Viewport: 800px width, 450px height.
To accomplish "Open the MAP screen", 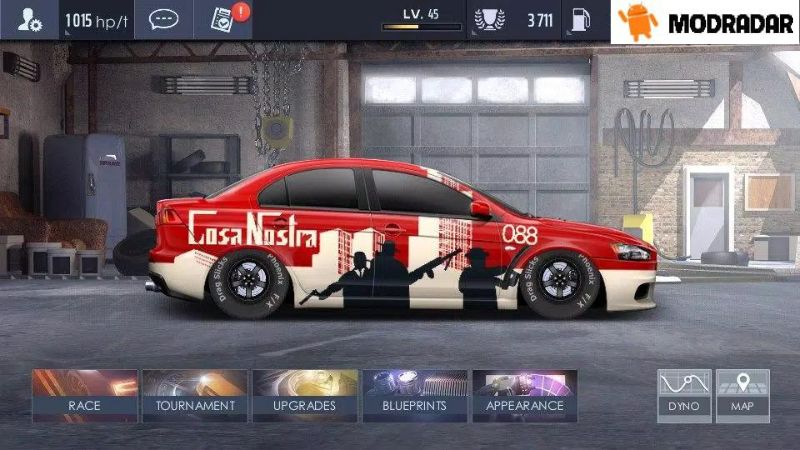I will click(x=742, y=394).
